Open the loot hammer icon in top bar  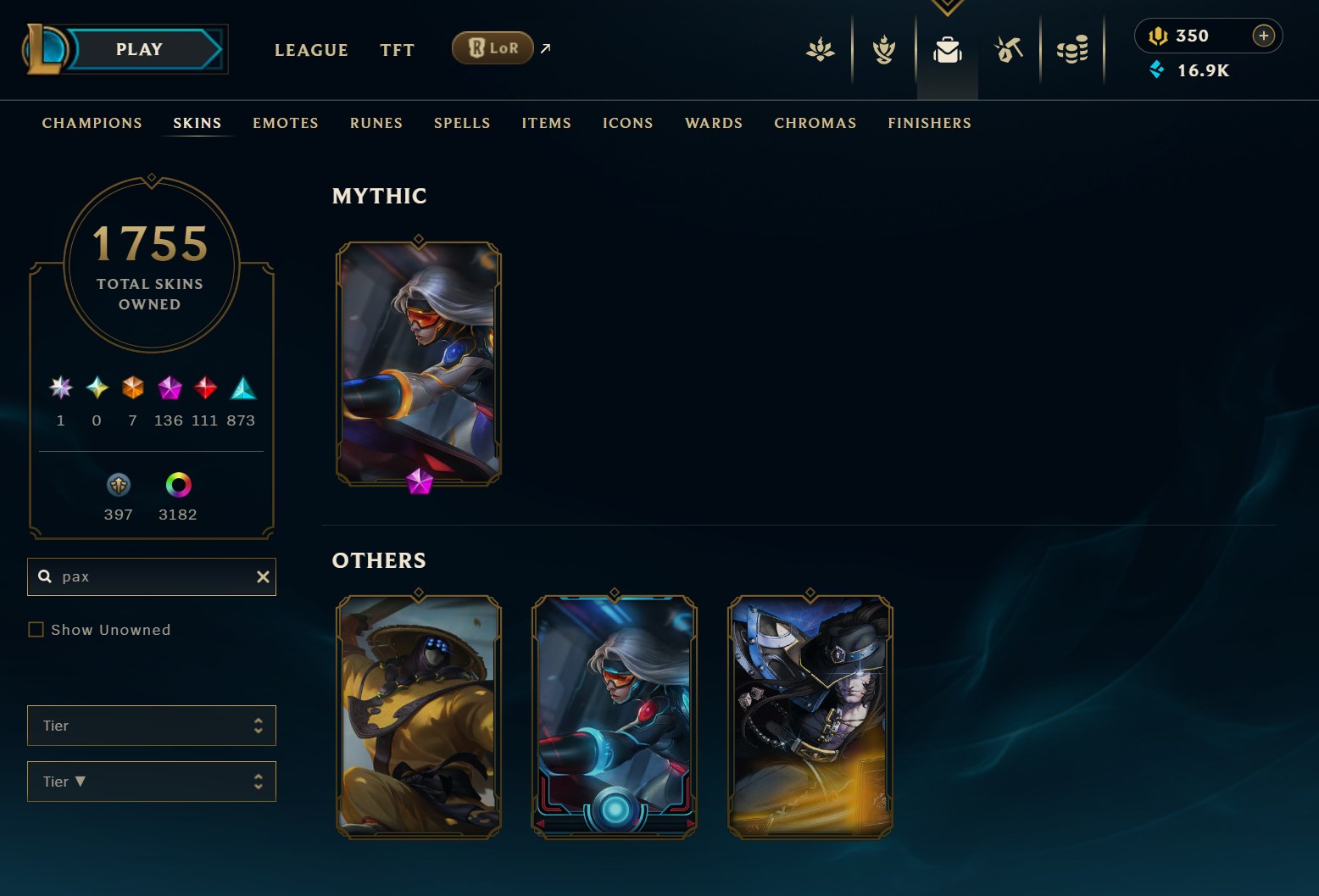click(1009, 50)
